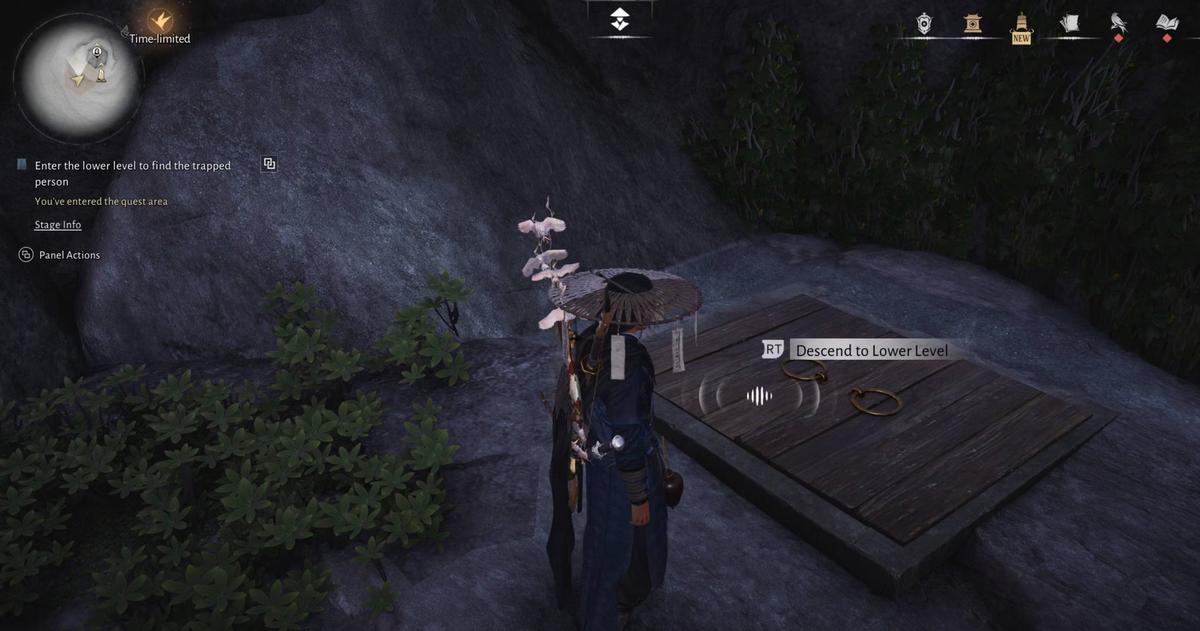Viewport: 1200px width, 631px height.
Task: Click the overlapping-squares icon beside the quest
Action: 269,164
